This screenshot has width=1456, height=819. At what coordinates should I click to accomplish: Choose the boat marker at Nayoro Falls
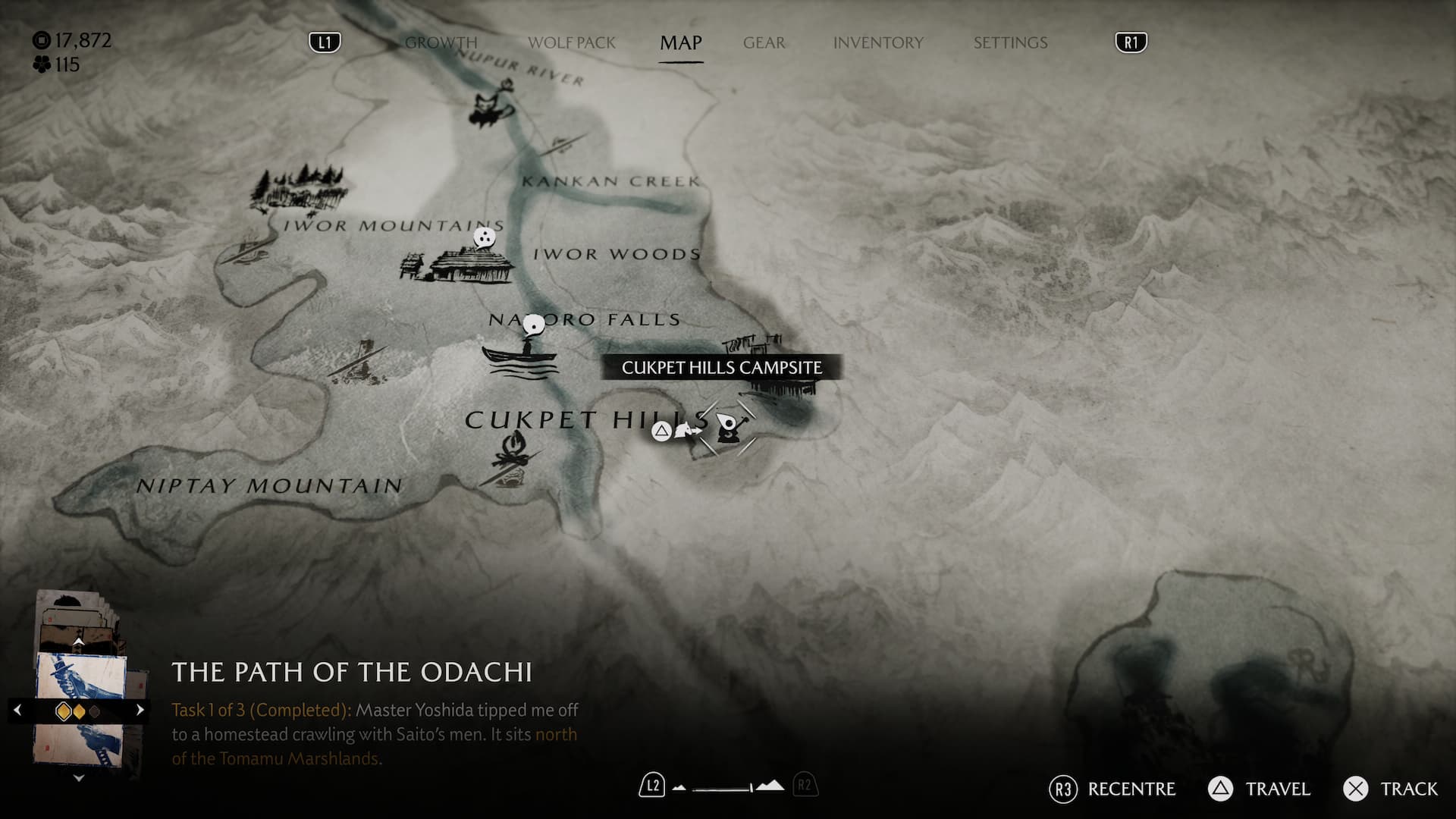521,354
